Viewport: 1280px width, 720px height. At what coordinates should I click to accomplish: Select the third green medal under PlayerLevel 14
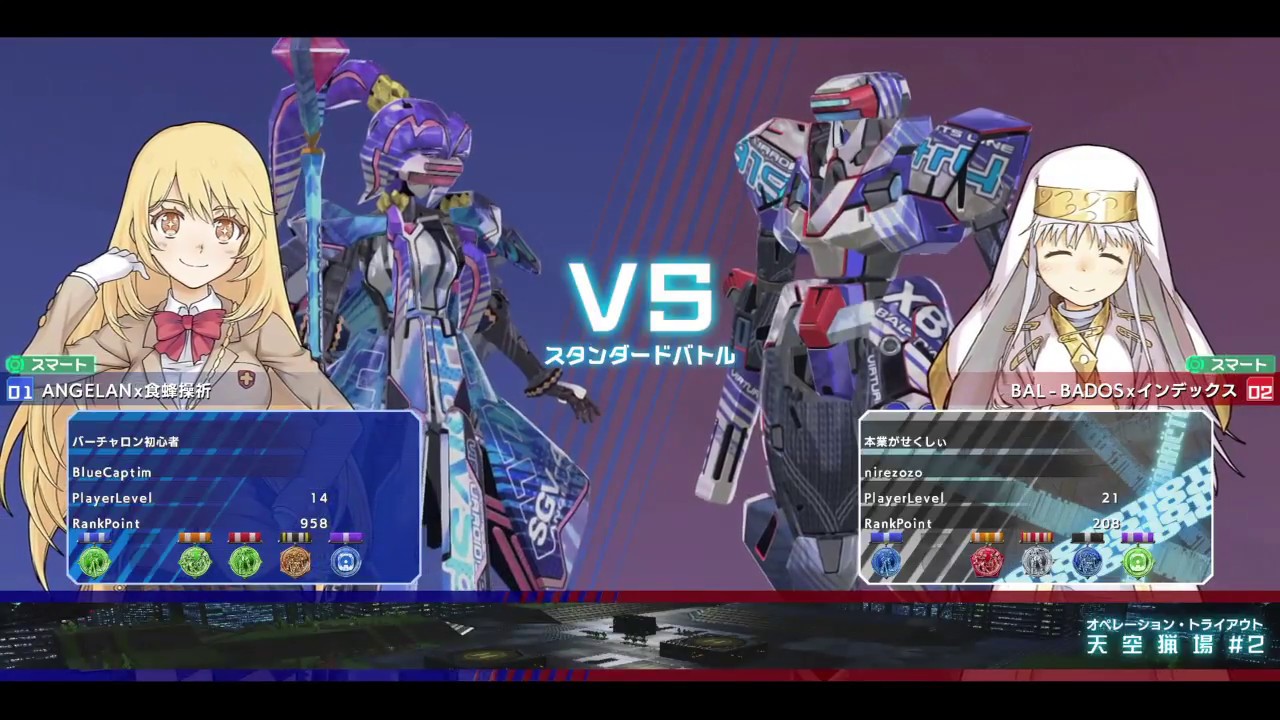[246, 563]
